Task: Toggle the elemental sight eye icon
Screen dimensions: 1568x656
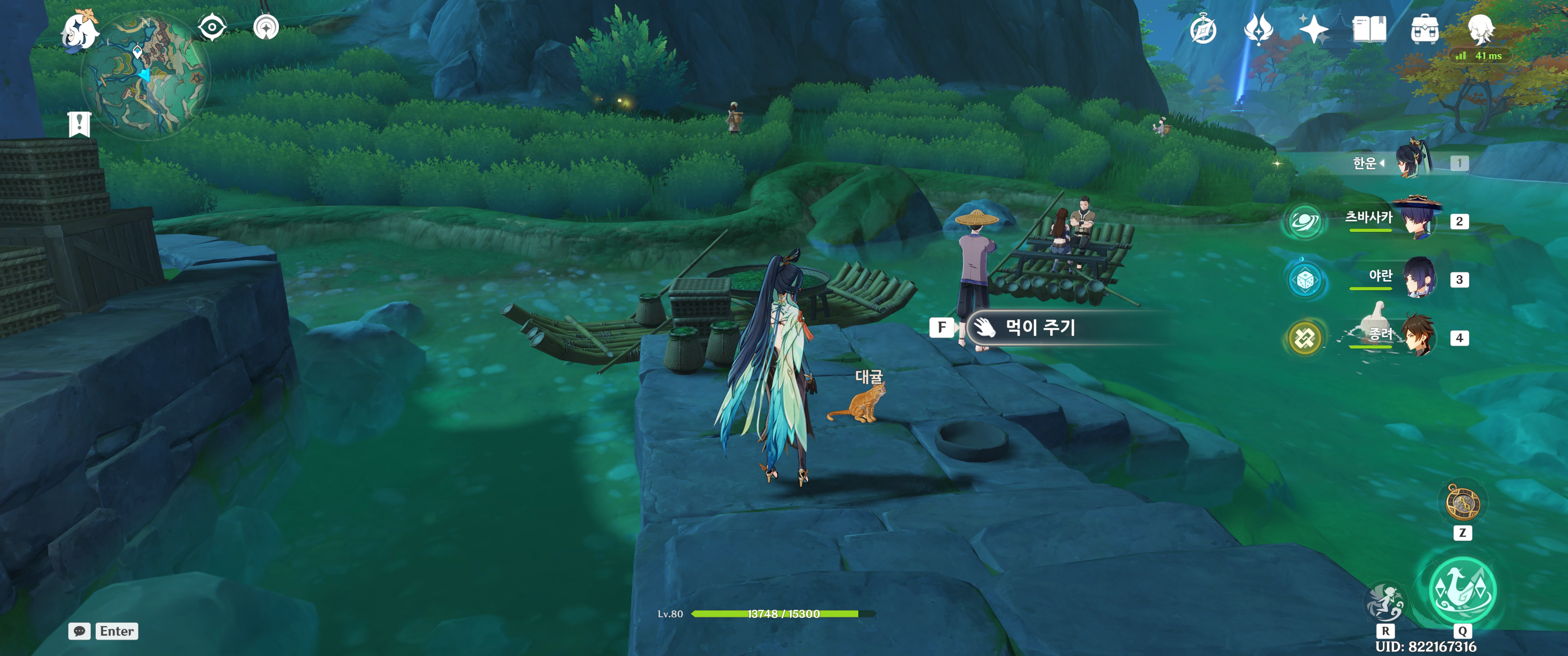Action: 212,27
